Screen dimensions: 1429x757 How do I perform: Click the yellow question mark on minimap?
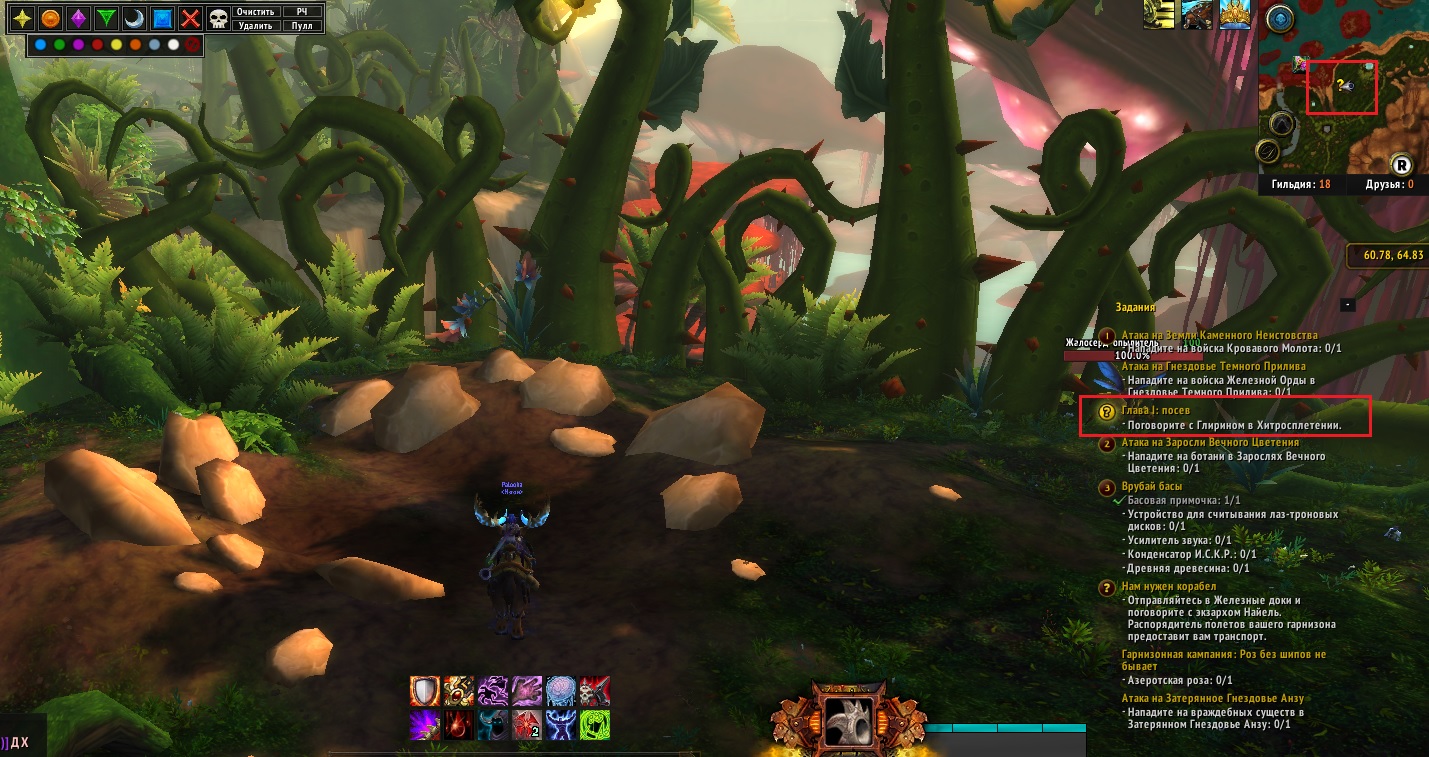pyautogui.click(x=1339, y=85)
